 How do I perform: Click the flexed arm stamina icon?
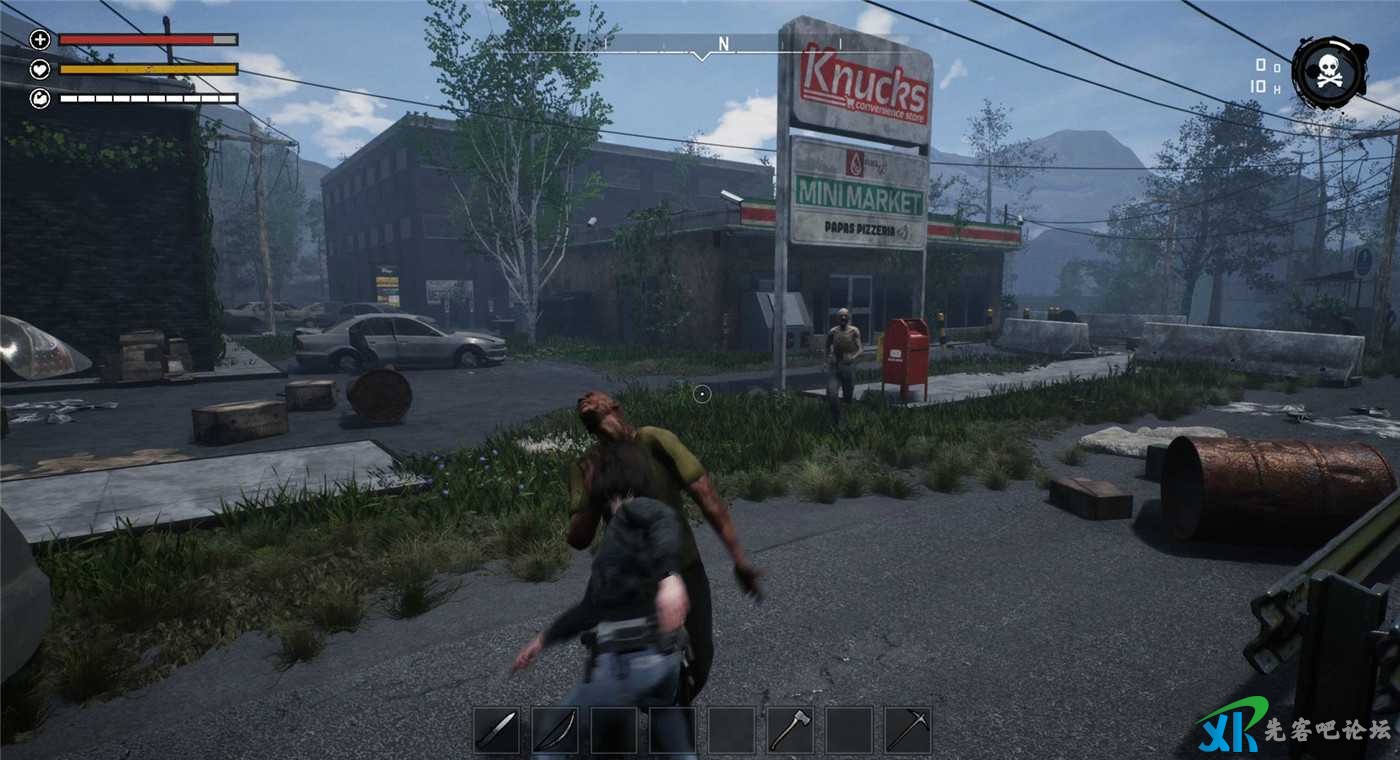click(x=40, y=98)
